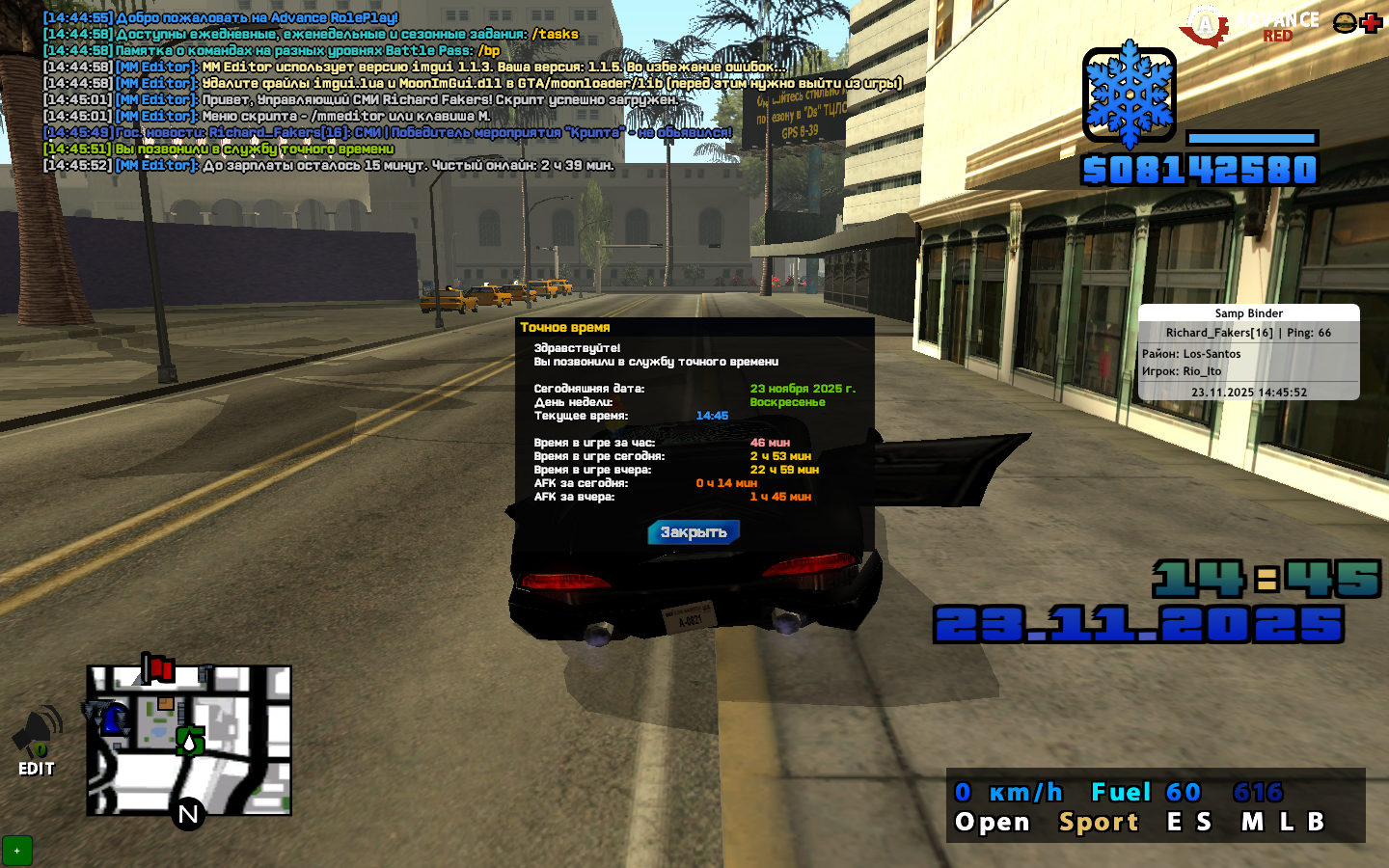This screenshot has height=868, width=1389.
Task: Click the Samp Binder overlay title
Action: point(1248,313)
